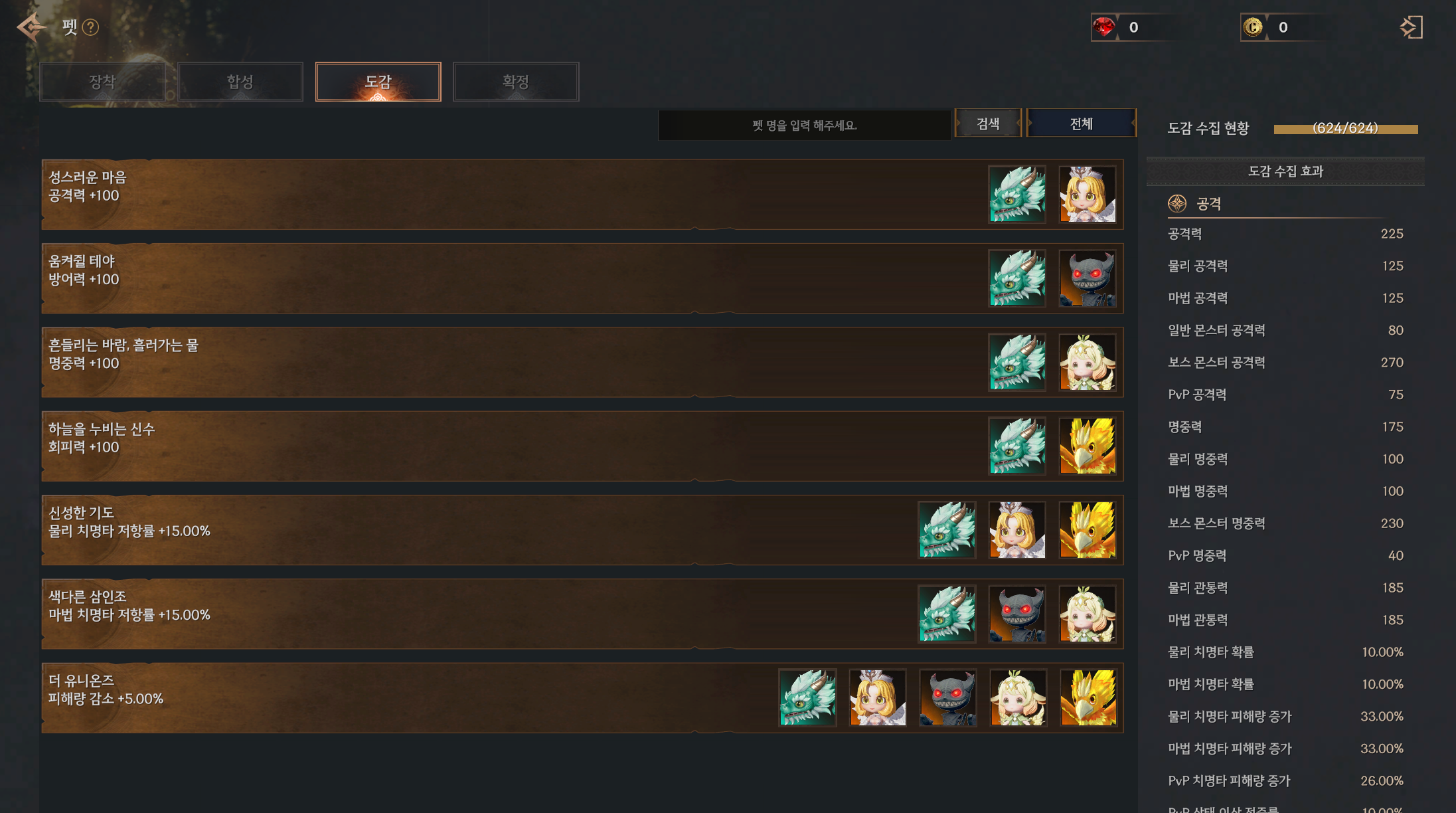This screenshot has width=1456, height=813.
Task: Exit the pet screen via door icon
Action: tap(1411, 27)
